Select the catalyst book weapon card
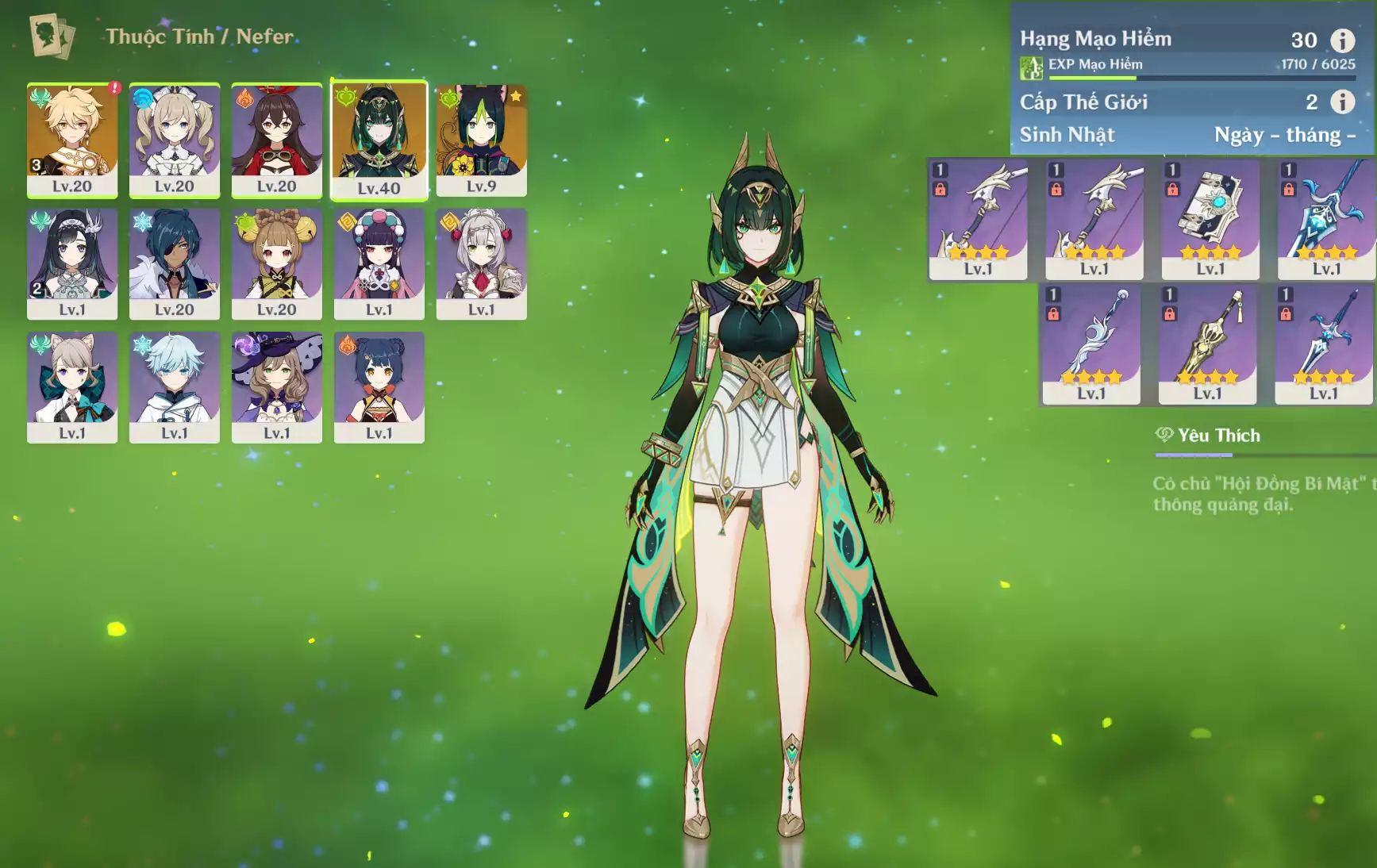1377x868 pixels. point(1210,219)
